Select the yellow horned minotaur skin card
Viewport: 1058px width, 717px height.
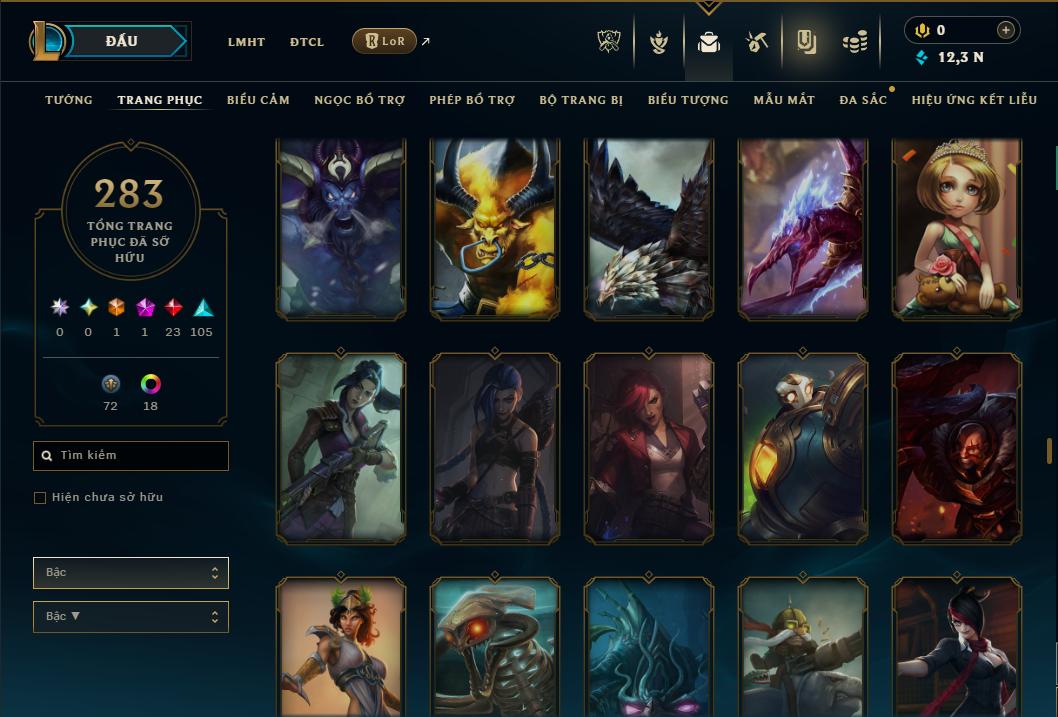pyautogui.click(x=495, y=230)
